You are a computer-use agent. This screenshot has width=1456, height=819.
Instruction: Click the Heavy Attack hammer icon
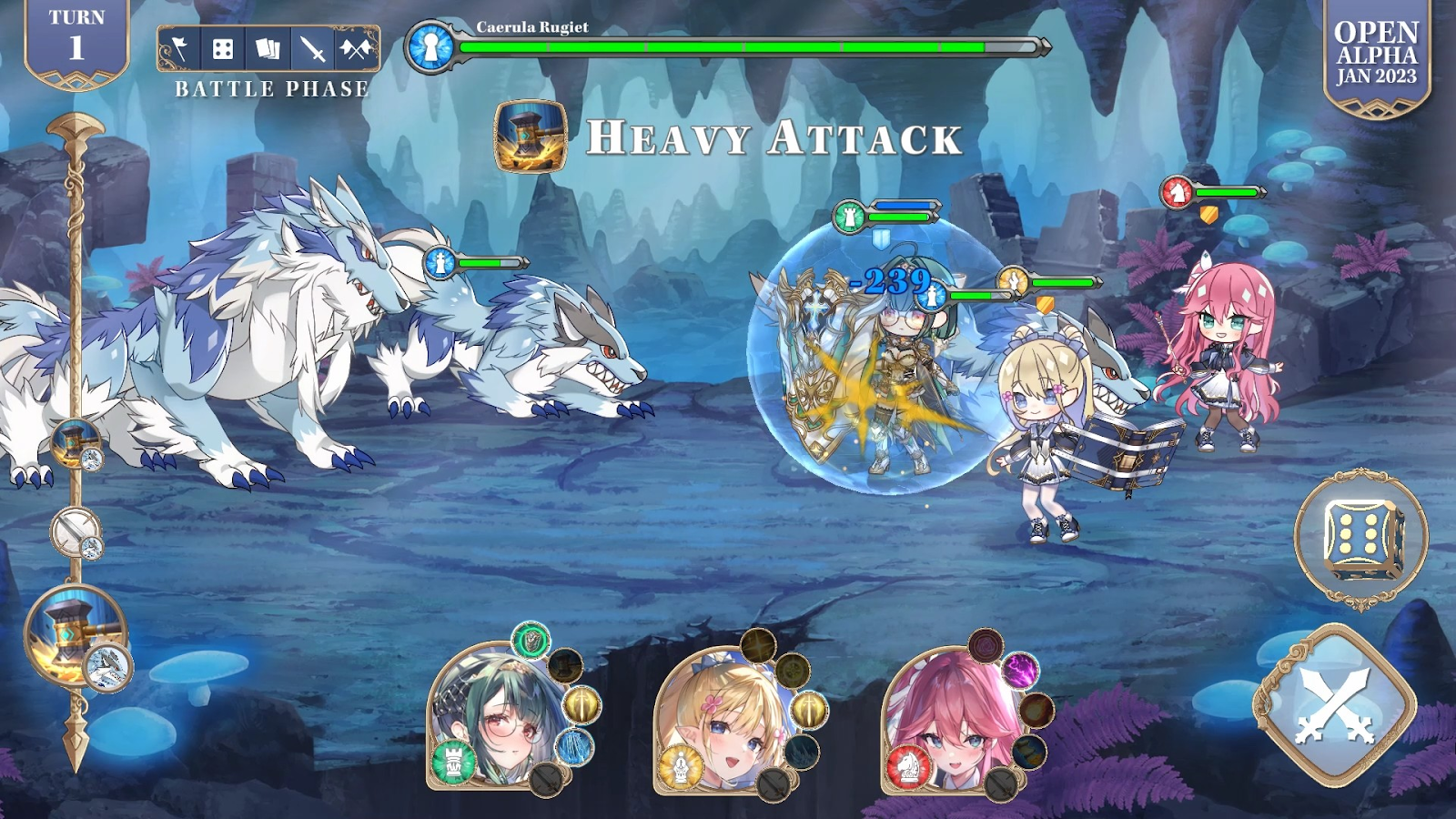pos(531,136)
